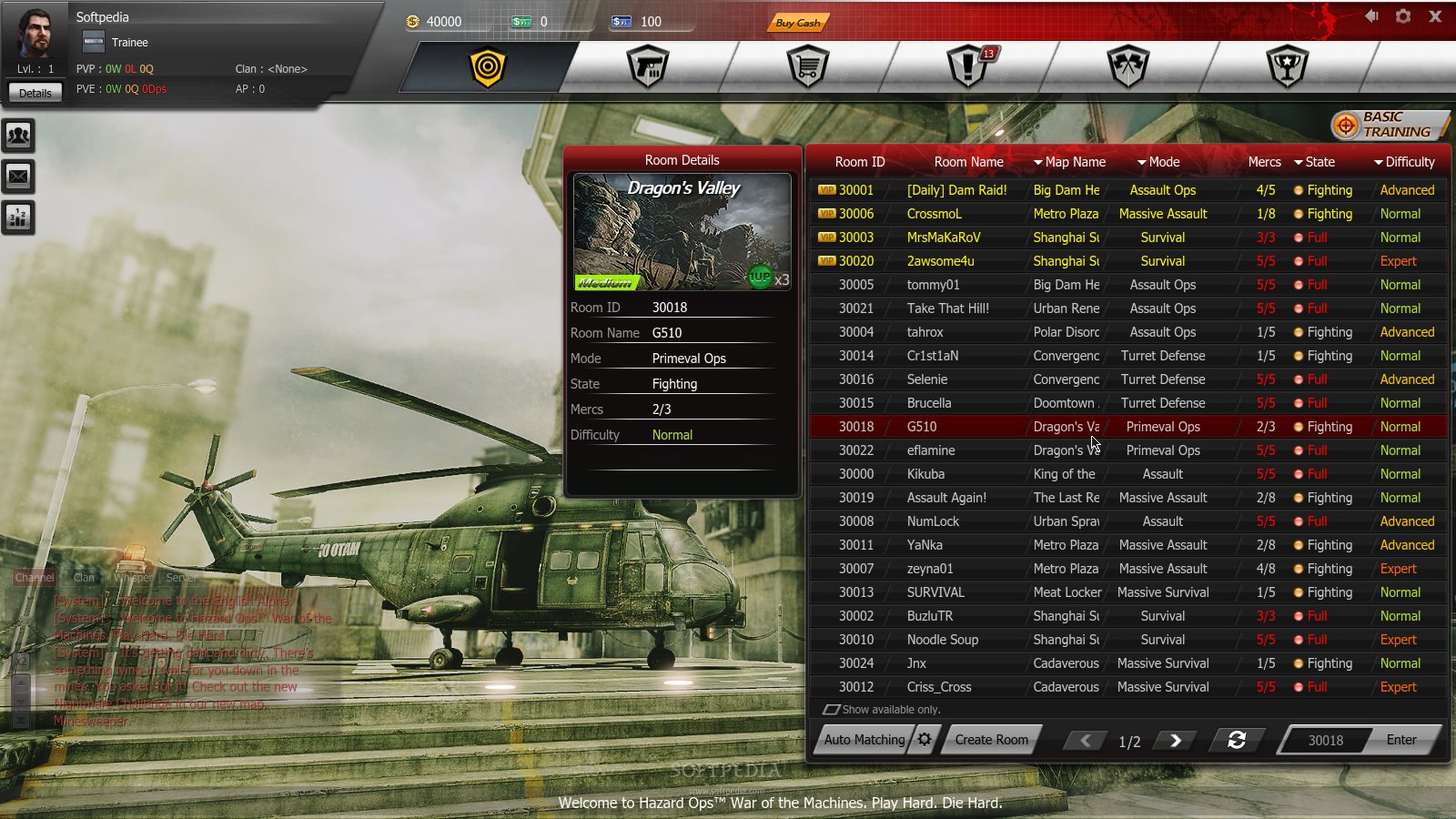Viewport: 1456px width, 819px height.
Task: Create a new room
Action: pyautogui.click(x=991, y=740)
